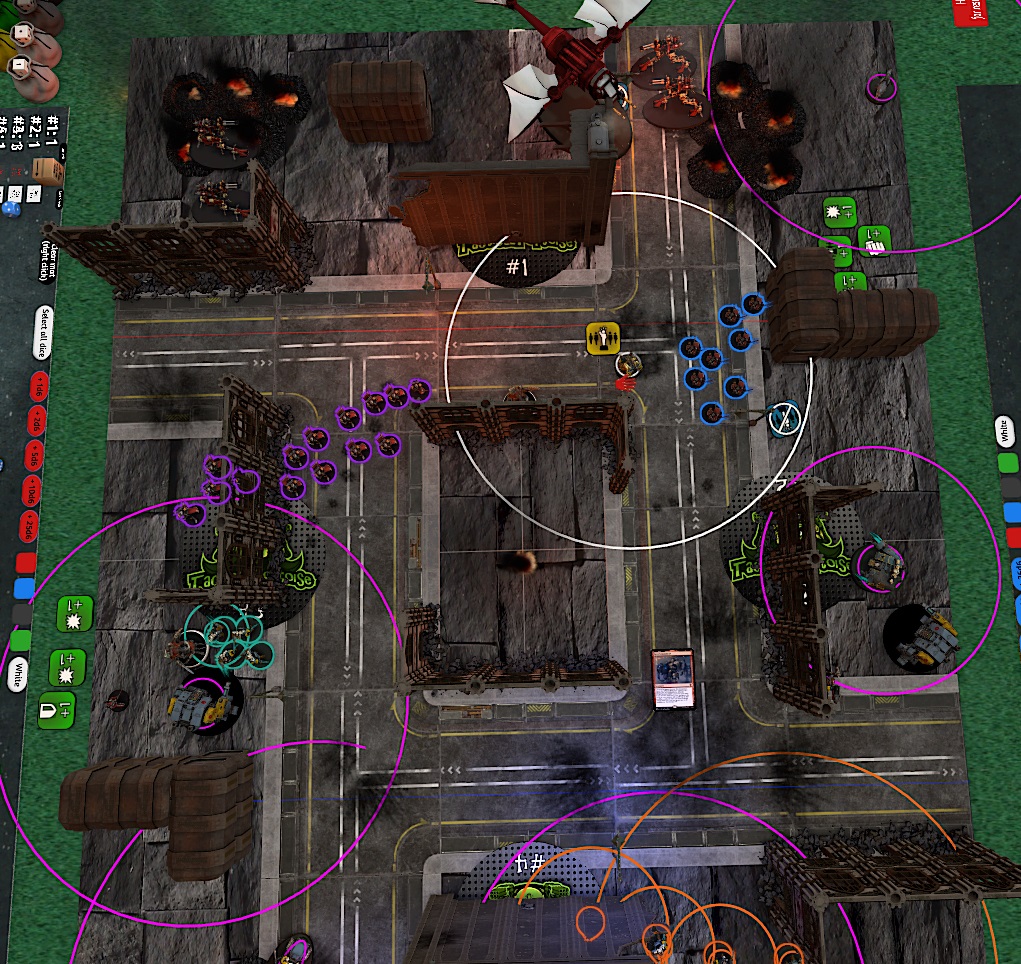
Task: Add ten dice with red +10d6
Action: point(30,492)
